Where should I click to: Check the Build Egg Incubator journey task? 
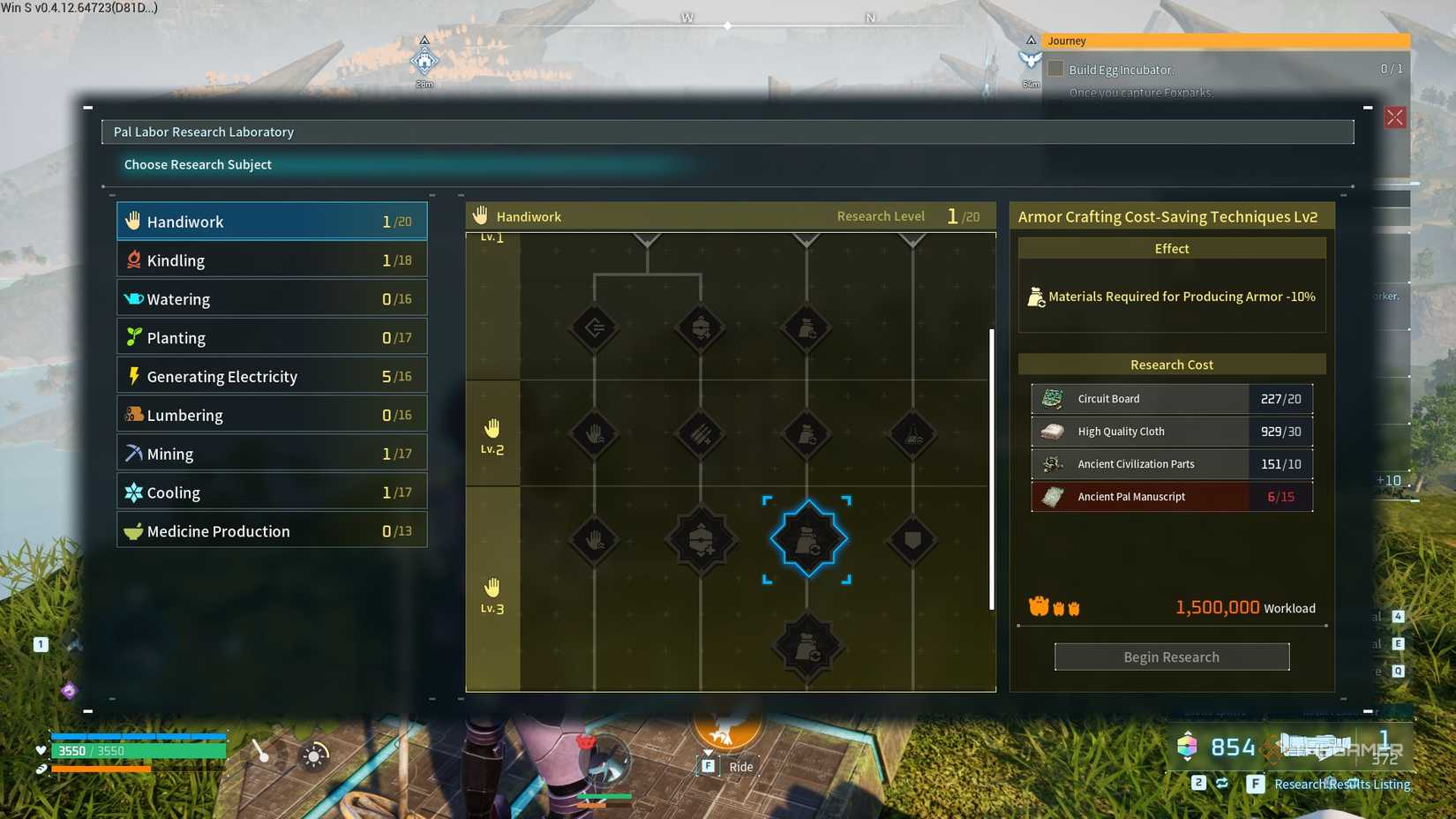click(x=1055, y=68)
